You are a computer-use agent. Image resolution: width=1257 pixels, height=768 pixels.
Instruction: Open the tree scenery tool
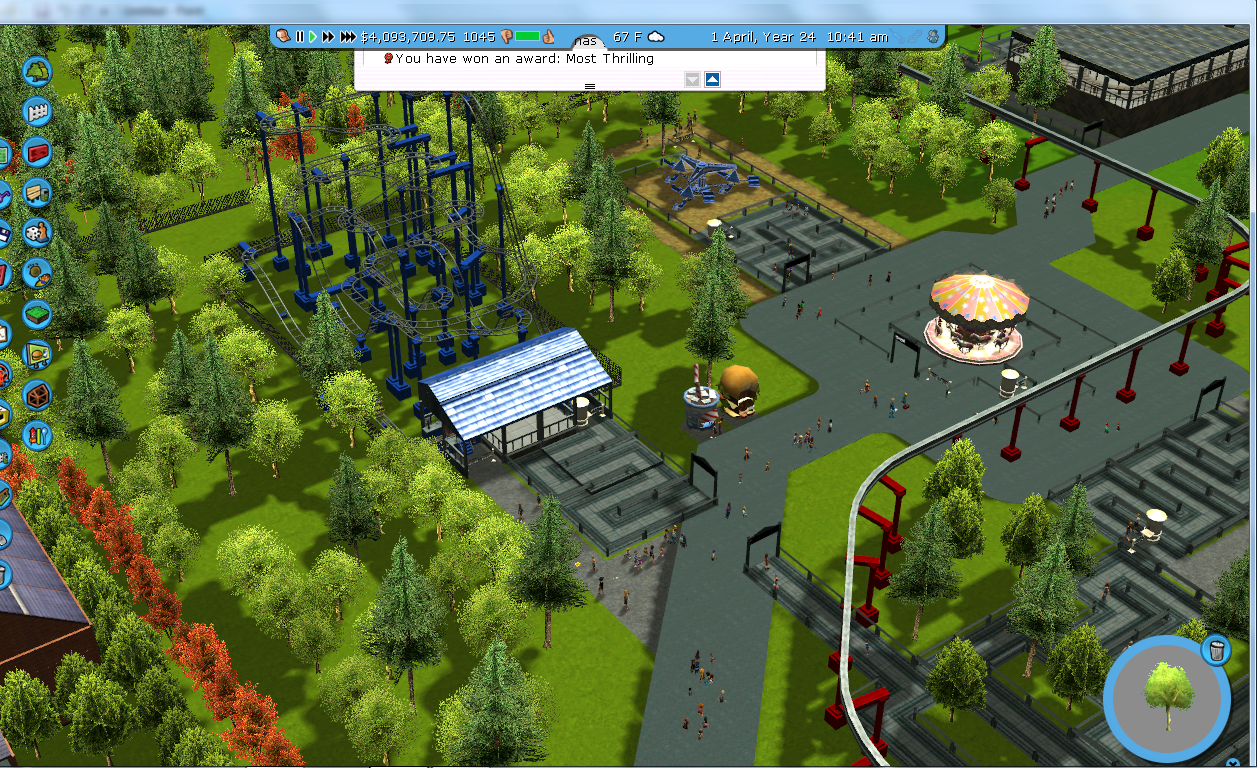(x=37, y=71)
